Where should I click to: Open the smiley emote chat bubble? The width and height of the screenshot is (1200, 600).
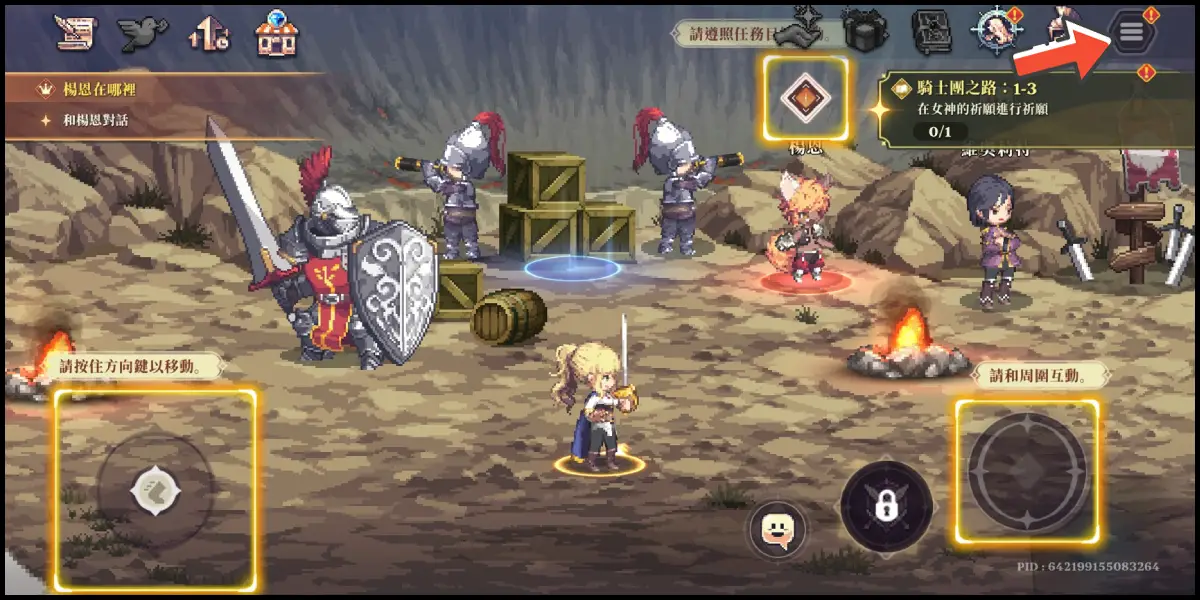click(778, 529)
